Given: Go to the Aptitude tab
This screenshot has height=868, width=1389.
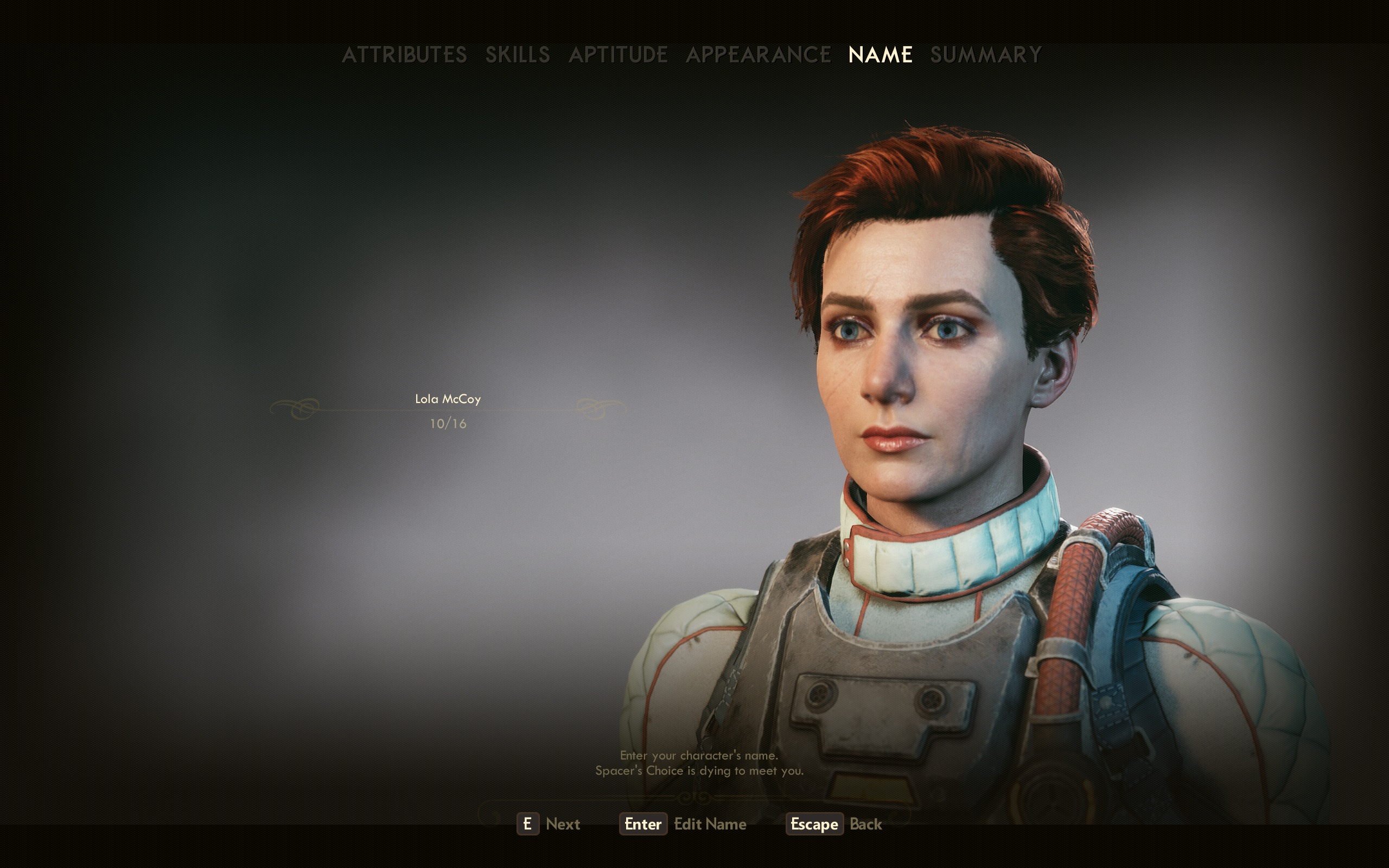Looking at the screenshot, I should pyautogui.click(x=618, y=55).
